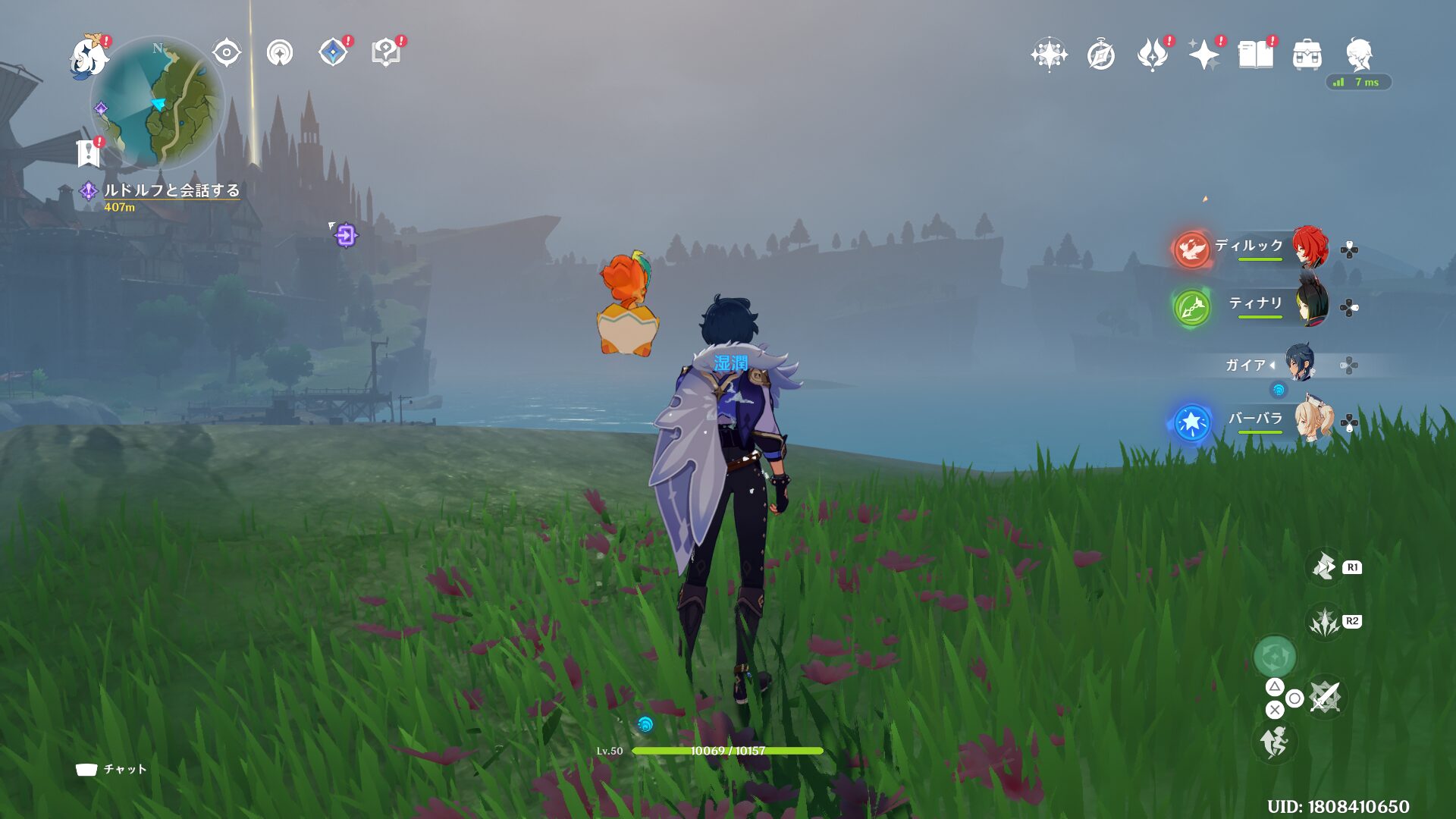Open the battle pass icon
Screen dimensions: 1456x819
(1152, 55)
